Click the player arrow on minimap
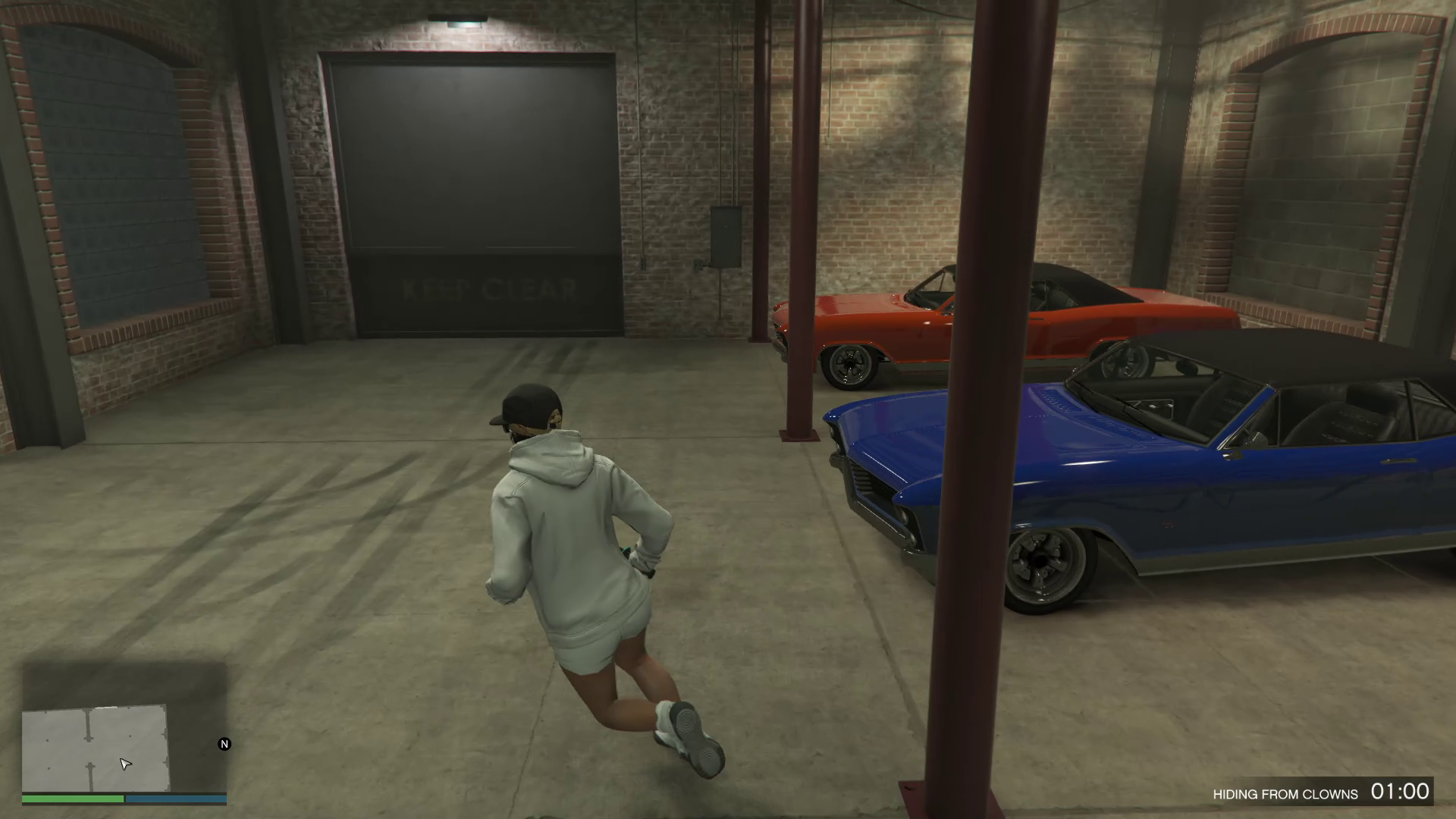 pyautogui.click(x=126, y=764)
